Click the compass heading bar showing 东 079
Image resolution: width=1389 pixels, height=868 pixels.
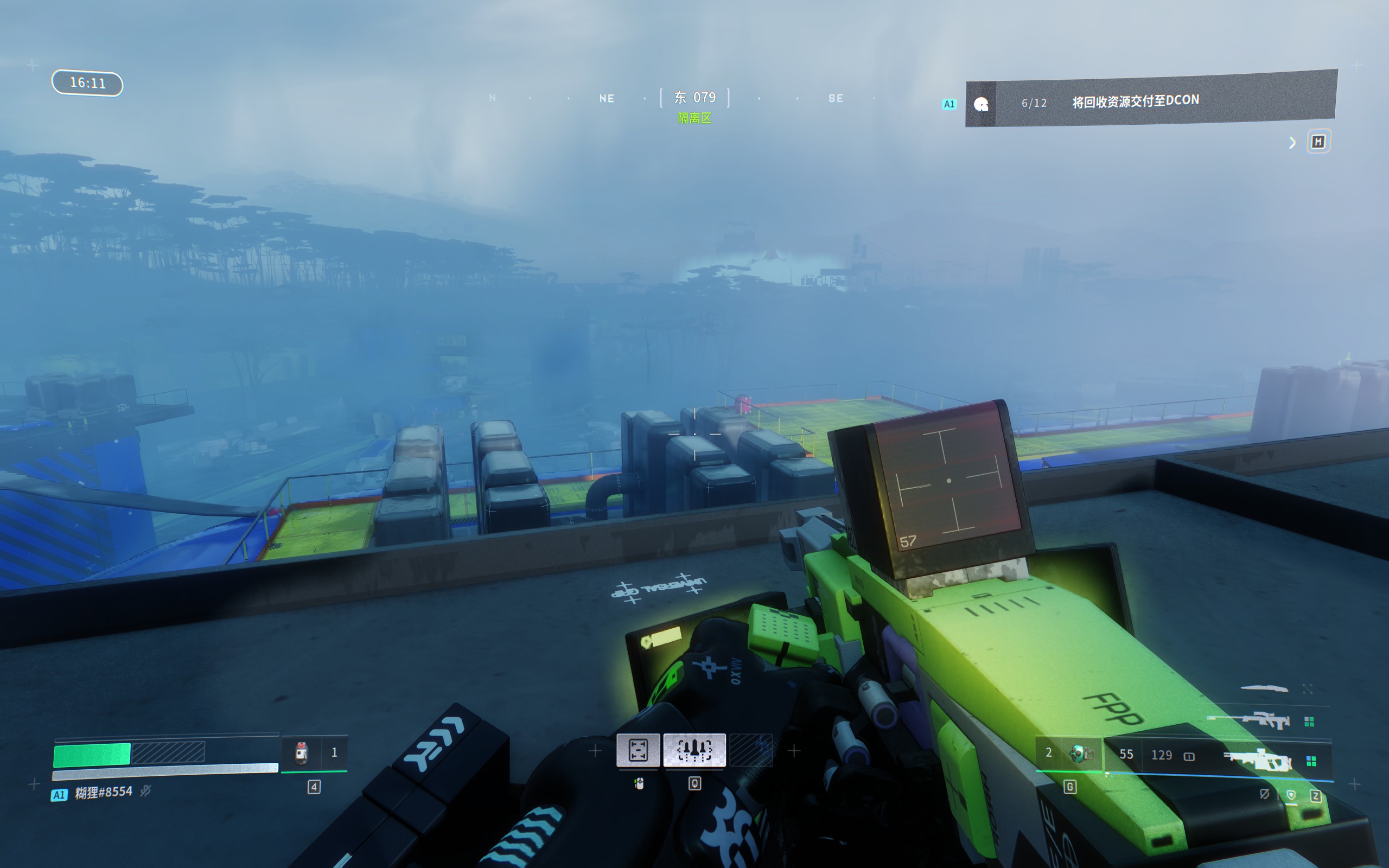(694, 98)
